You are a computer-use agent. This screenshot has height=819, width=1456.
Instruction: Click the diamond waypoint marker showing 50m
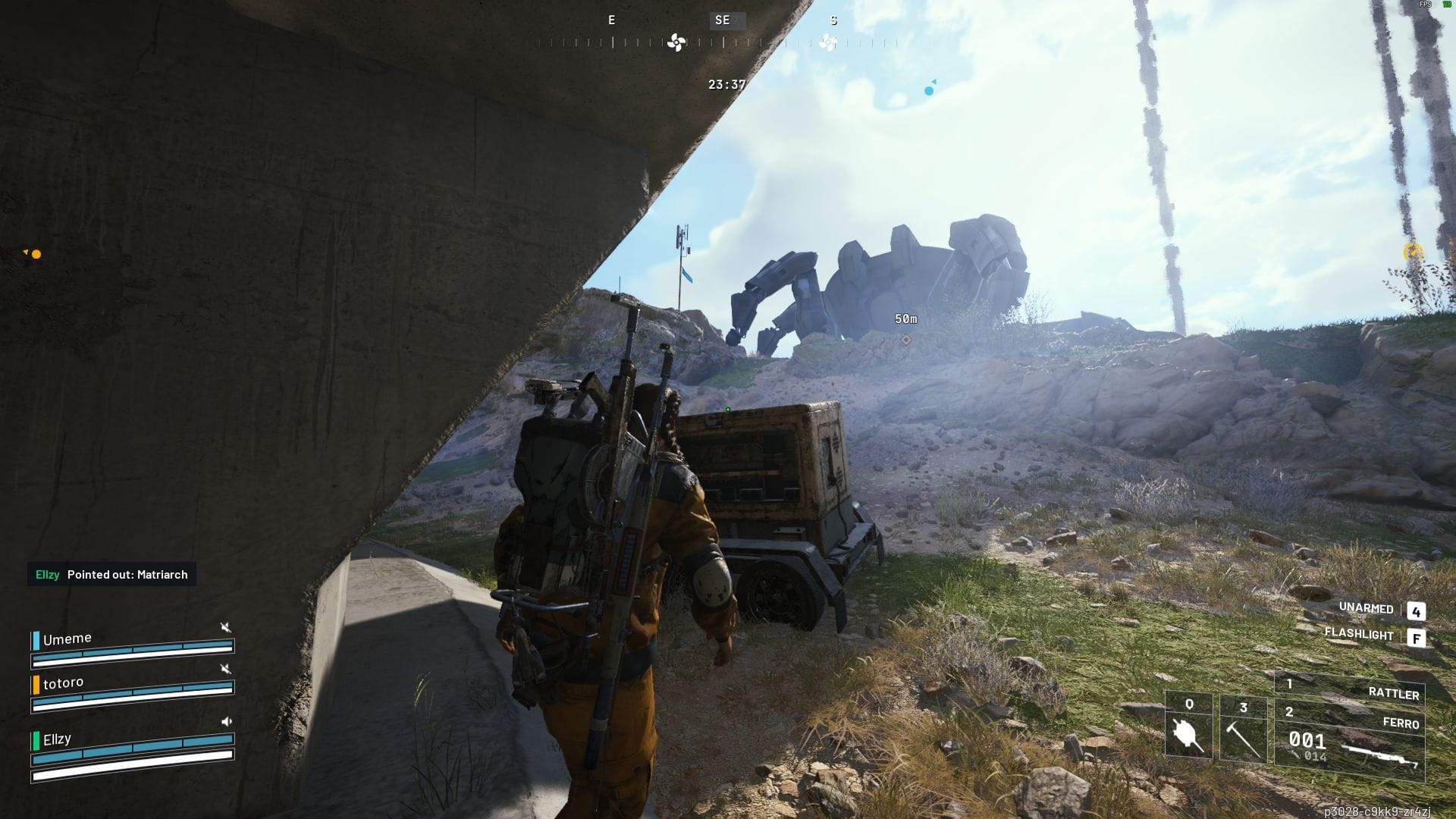pos(905,341)
